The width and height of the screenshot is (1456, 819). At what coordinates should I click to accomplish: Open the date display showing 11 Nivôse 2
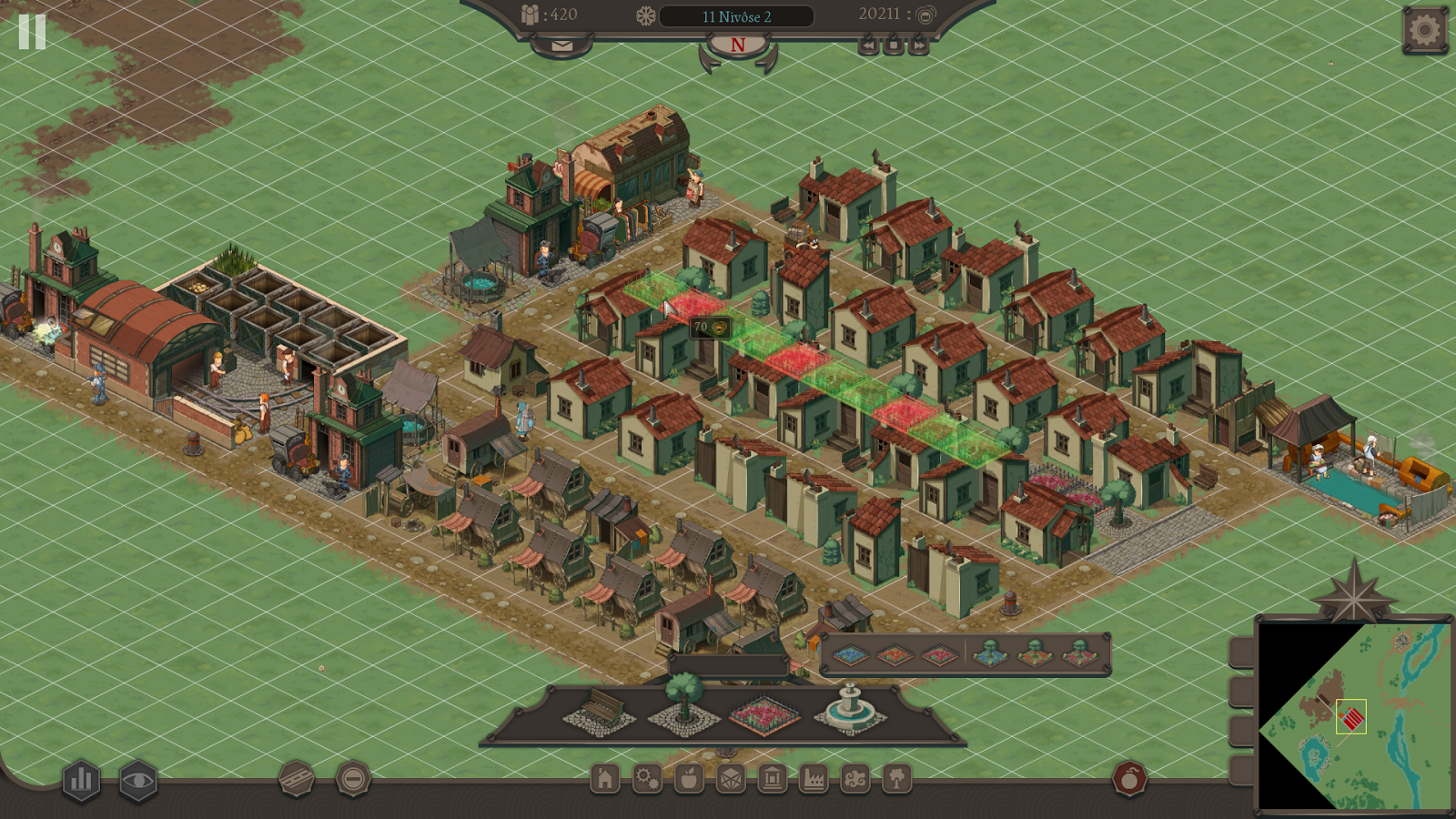click(737, 15)
